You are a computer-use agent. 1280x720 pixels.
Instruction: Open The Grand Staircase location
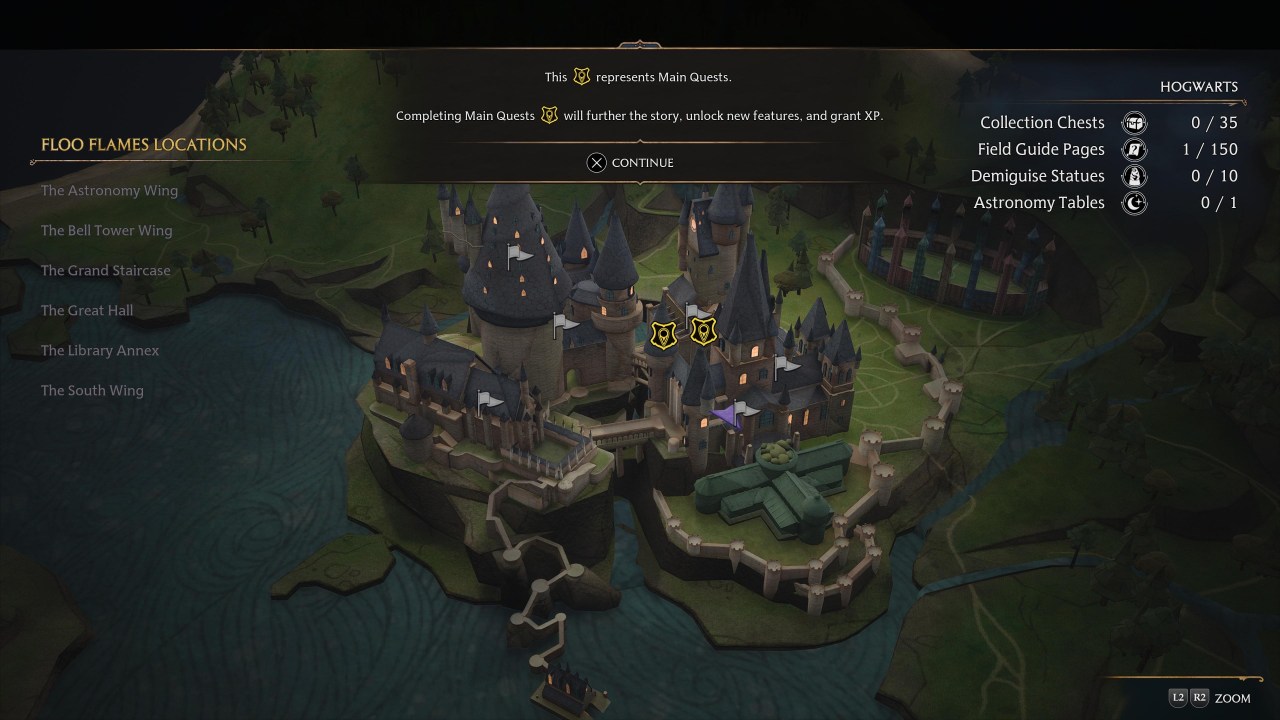[105, 270]
